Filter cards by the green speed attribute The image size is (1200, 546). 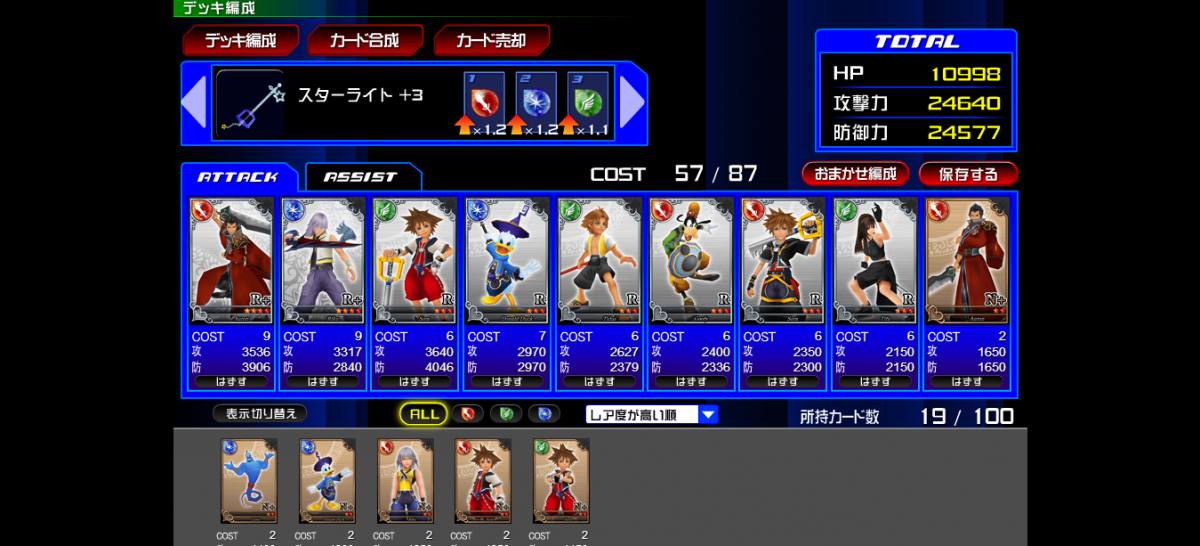[505, 414]
